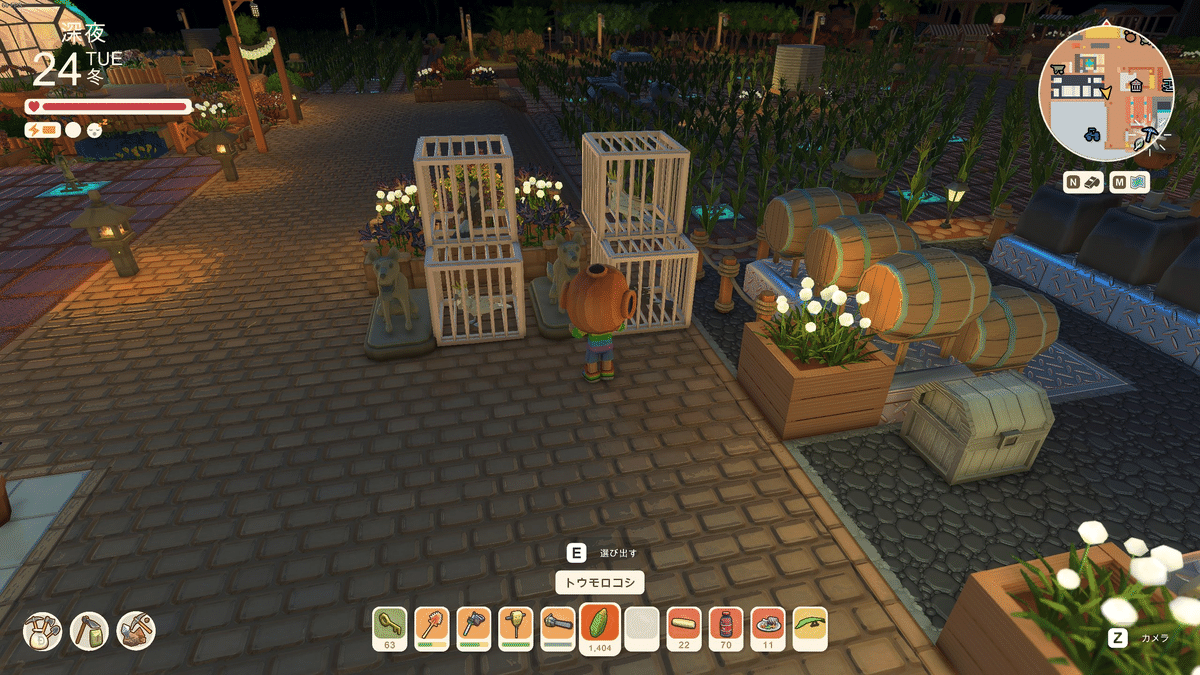The height and width of the screenshot is (675, 1200).
Task: Select the red bottle slot with 70
Action: 726,627
